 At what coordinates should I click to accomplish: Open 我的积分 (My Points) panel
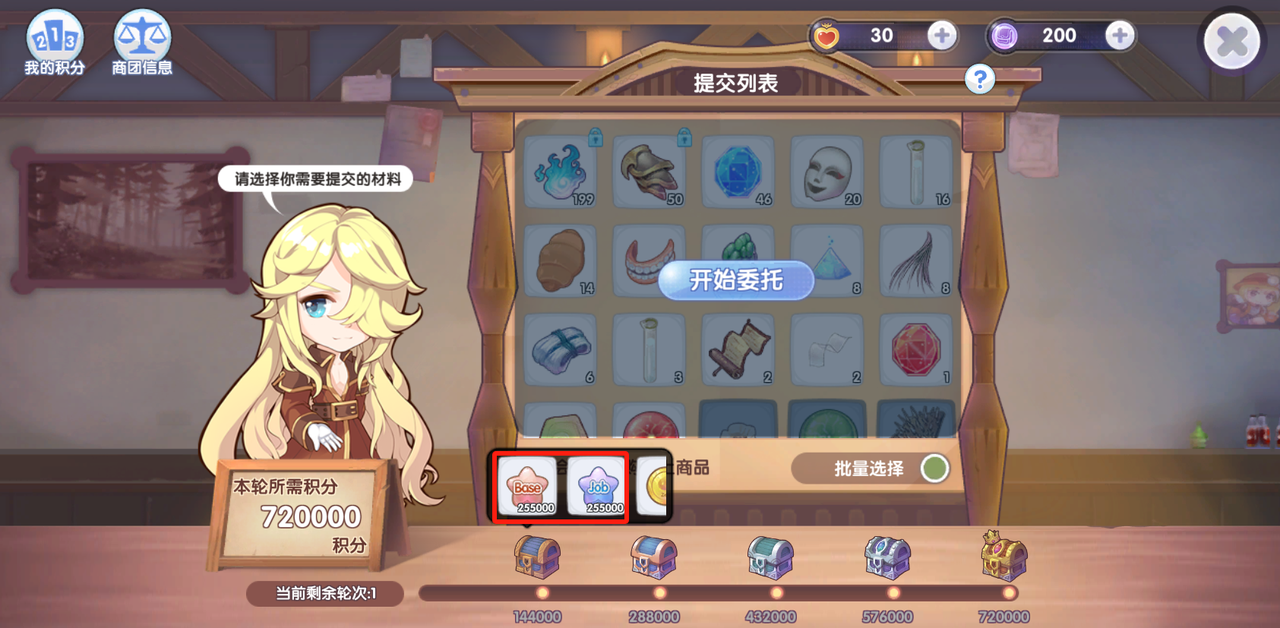click(54, 43)
